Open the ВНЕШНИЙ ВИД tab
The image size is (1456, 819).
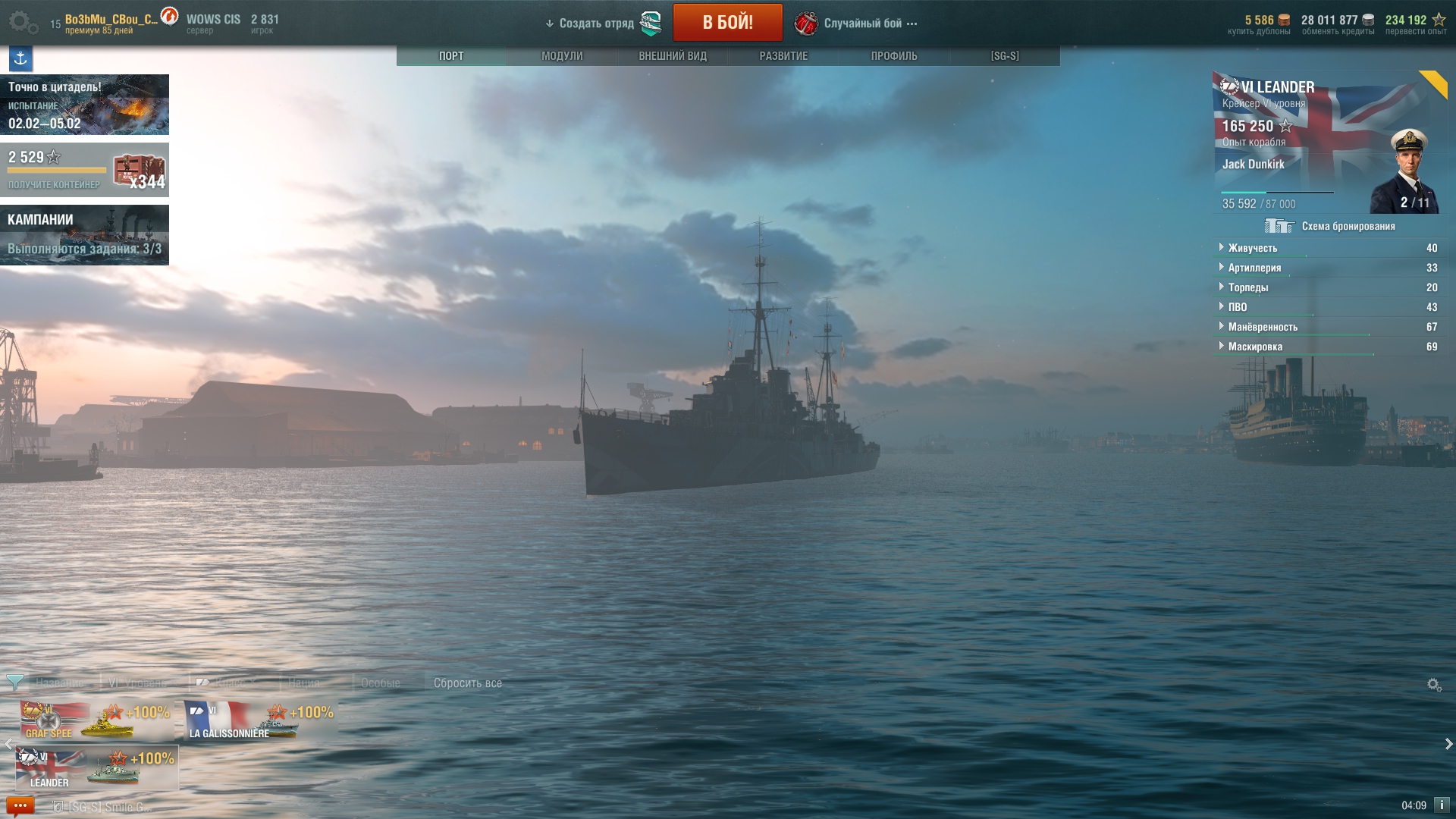(673, 56)
